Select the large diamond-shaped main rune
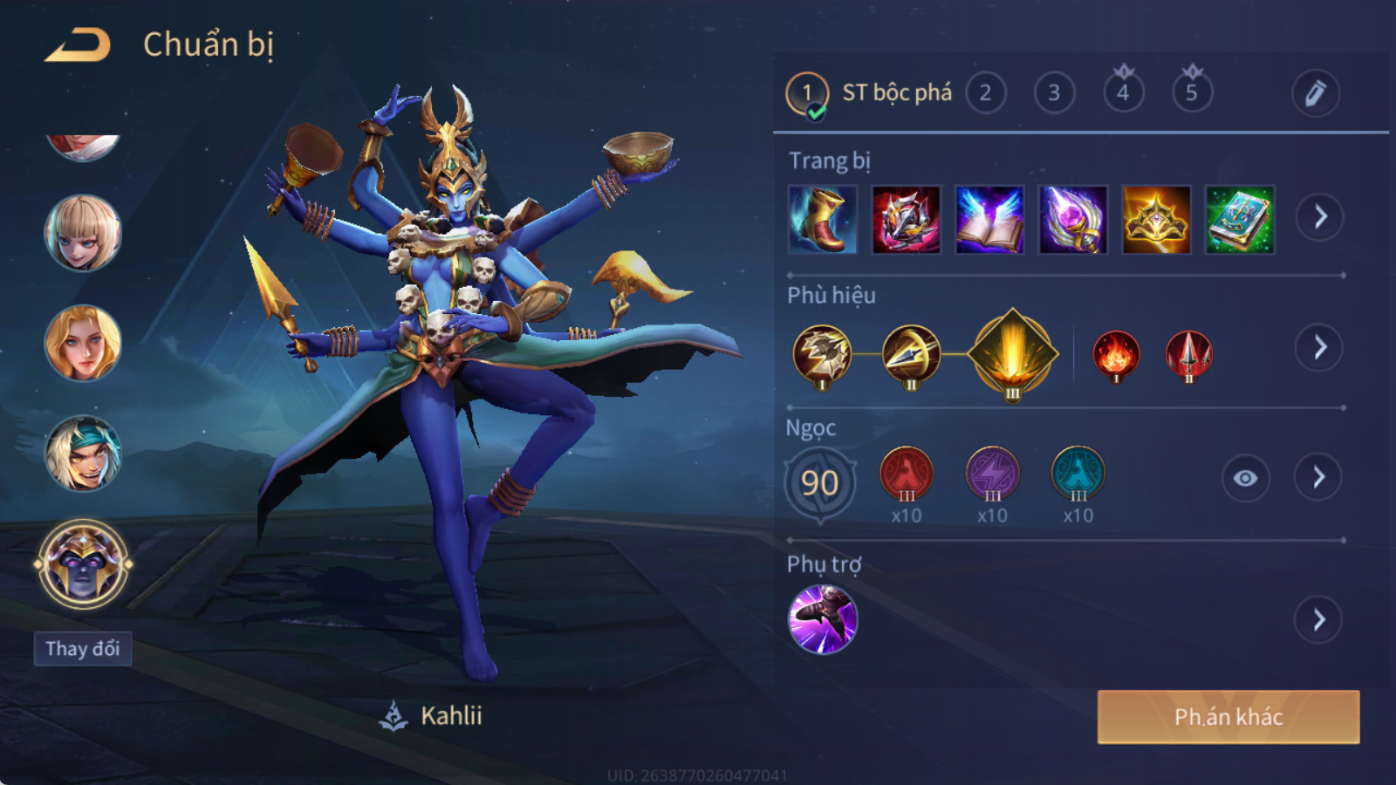Viewport: 1396px width, 785px height. pyautogui.click(x=1012, y=353)
